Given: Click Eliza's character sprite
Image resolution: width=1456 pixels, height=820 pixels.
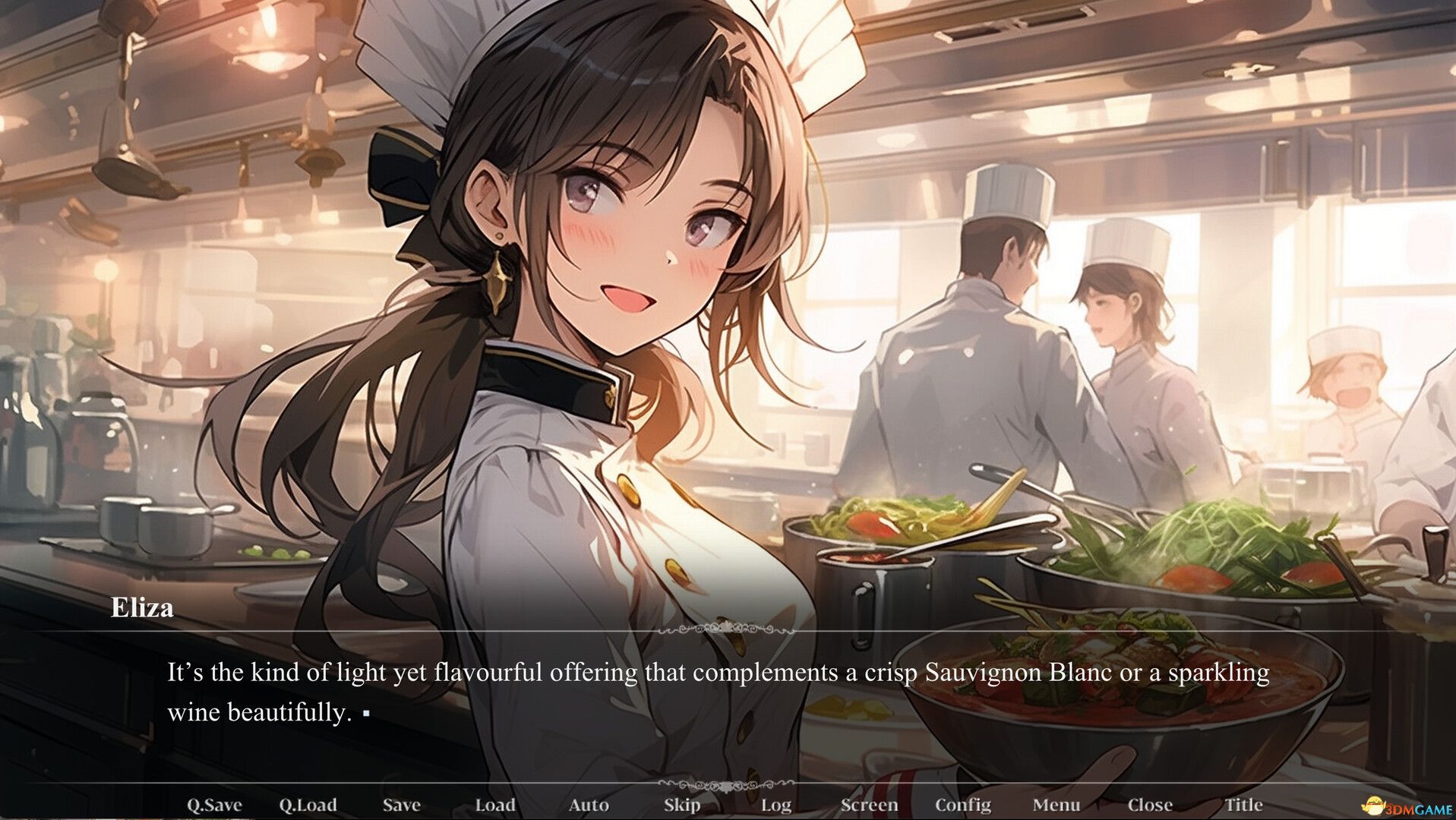Looking at the screenshot, I should click(608, 304).
